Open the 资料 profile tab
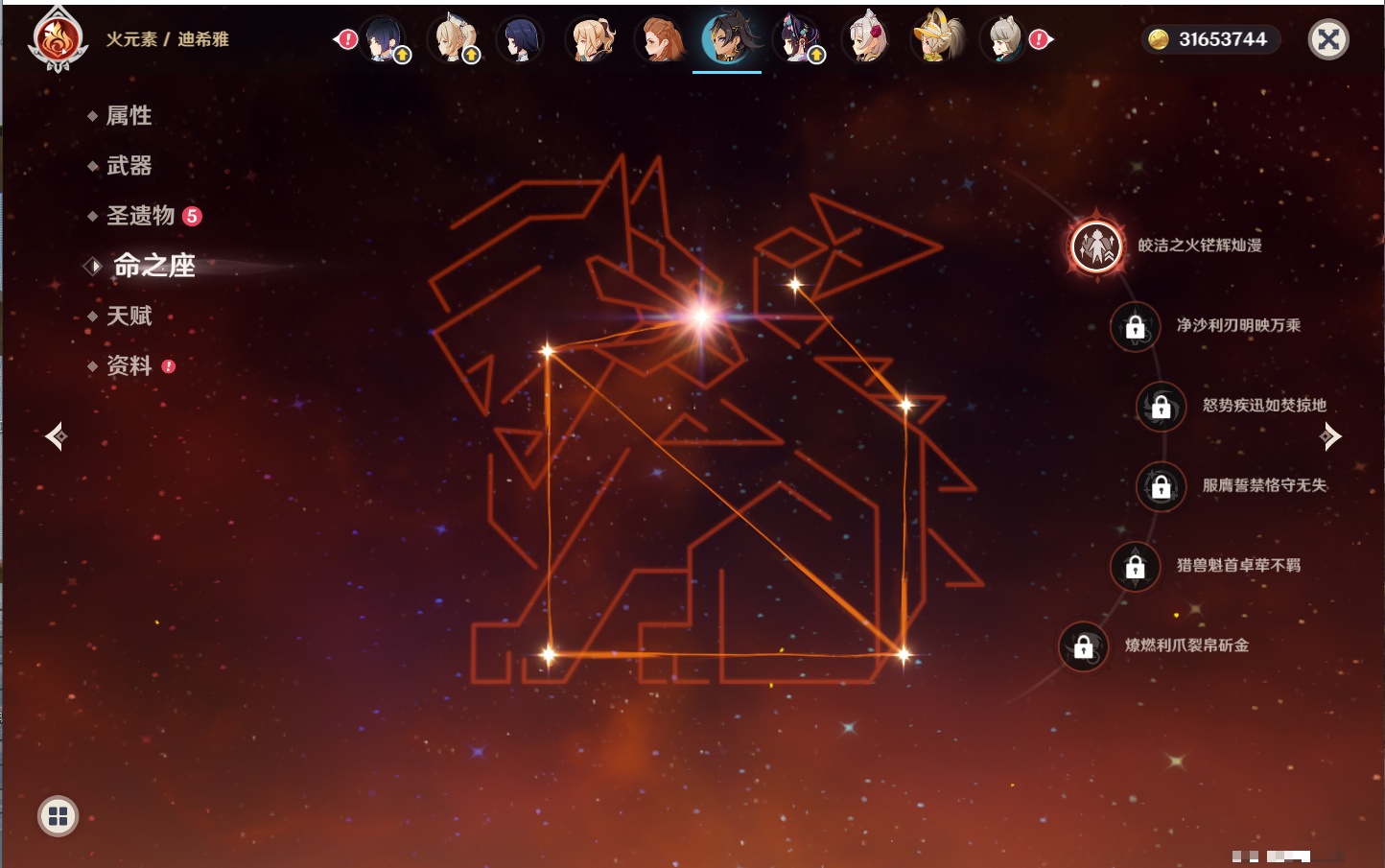Image resolution: width=1385 pixels, height=868 pixels. (x=129, y=365)
